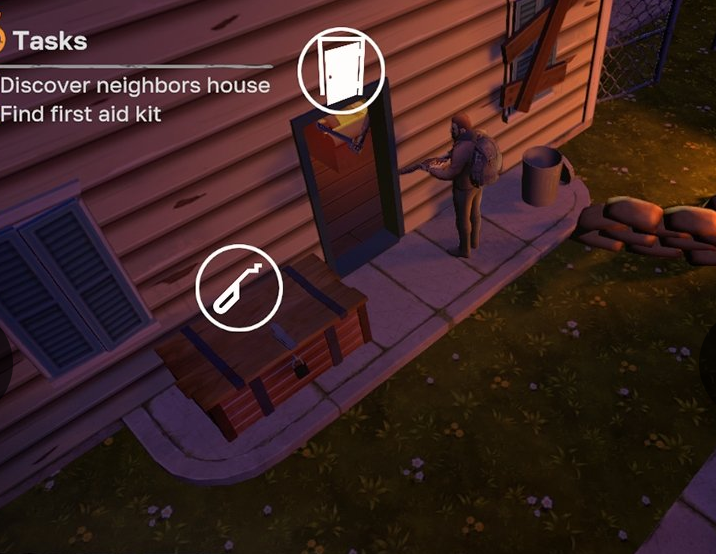The image size is (716, 554).
Task: Tap the crowbar icon above the chest
Action: (x=240, y=288)
